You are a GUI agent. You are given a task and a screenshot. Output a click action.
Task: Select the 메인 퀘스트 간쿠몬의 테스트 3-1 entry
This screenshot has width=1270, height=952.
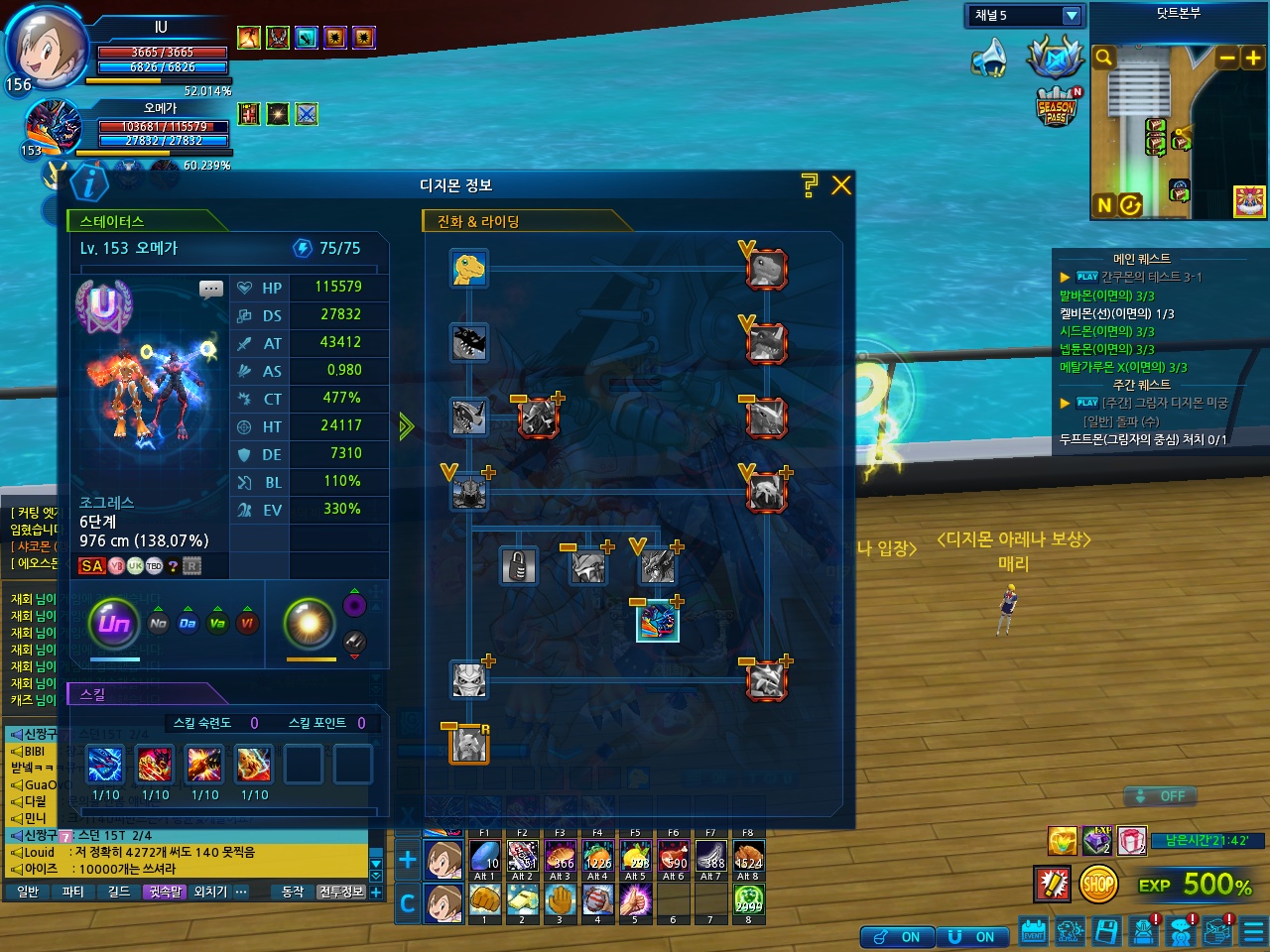coord(1151,277)
